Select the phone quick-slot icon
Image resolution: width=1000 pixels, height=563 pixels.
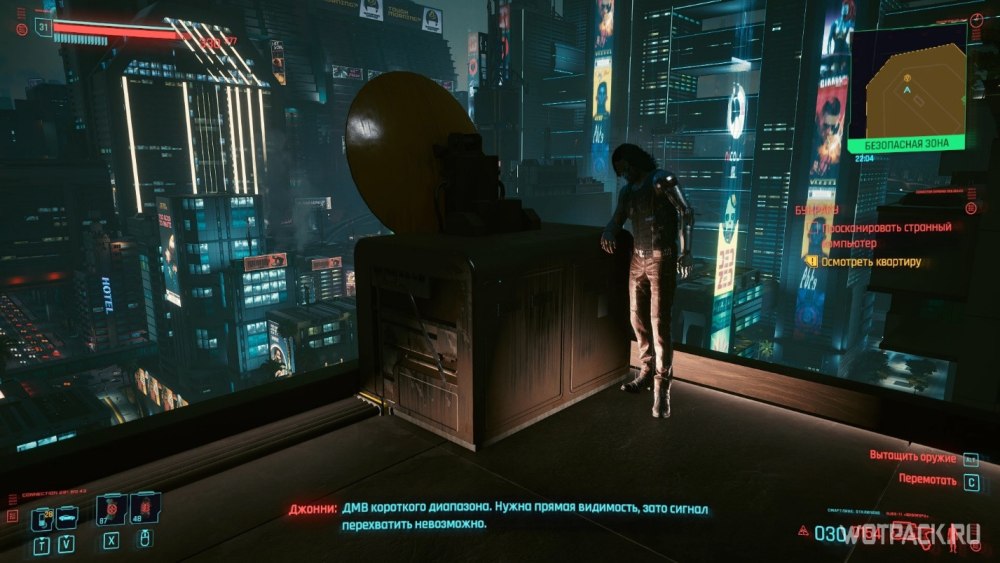point(40,519)
